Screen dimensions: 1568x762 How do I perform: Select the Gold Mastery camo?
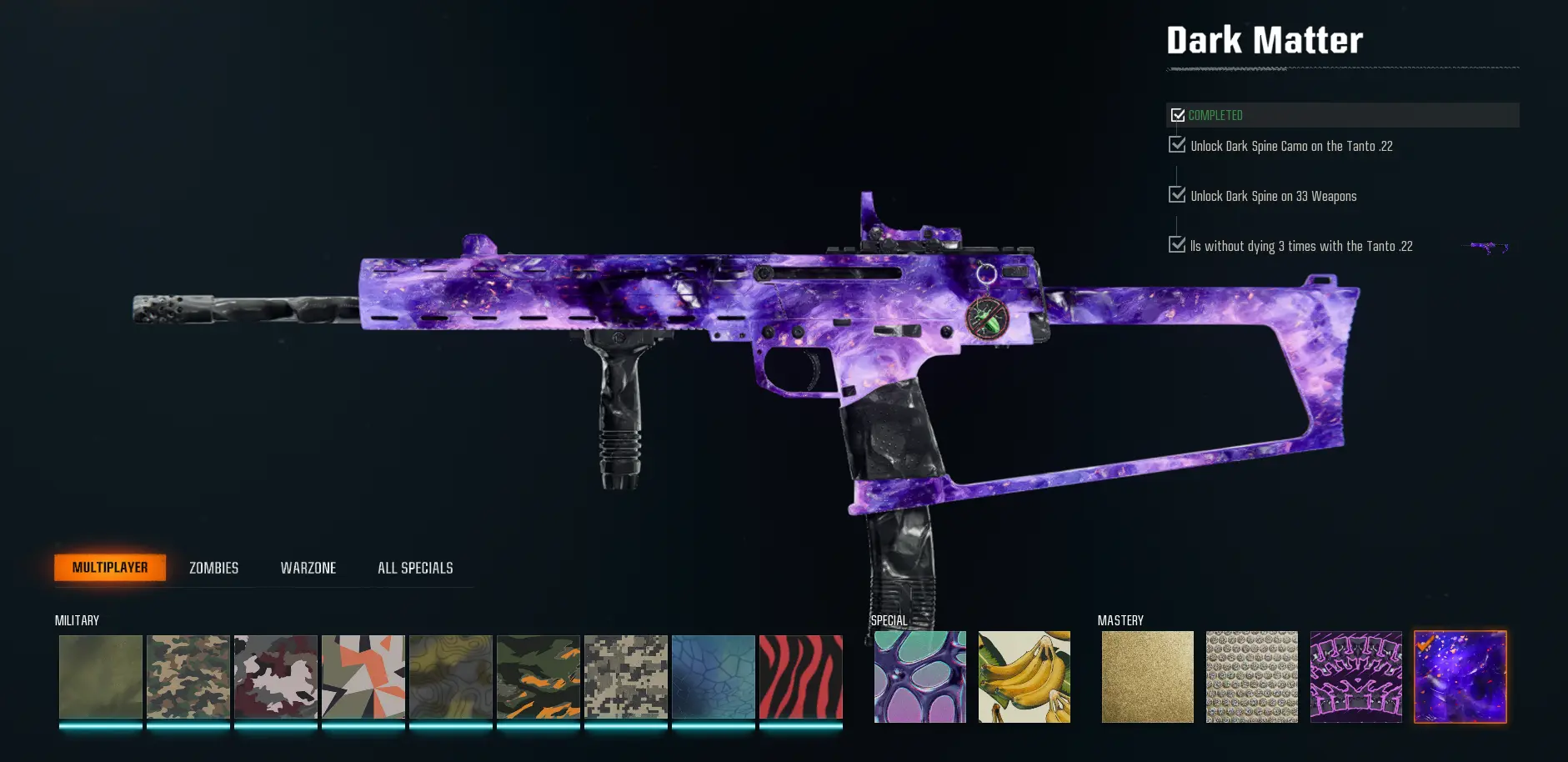coord(1147,677)
